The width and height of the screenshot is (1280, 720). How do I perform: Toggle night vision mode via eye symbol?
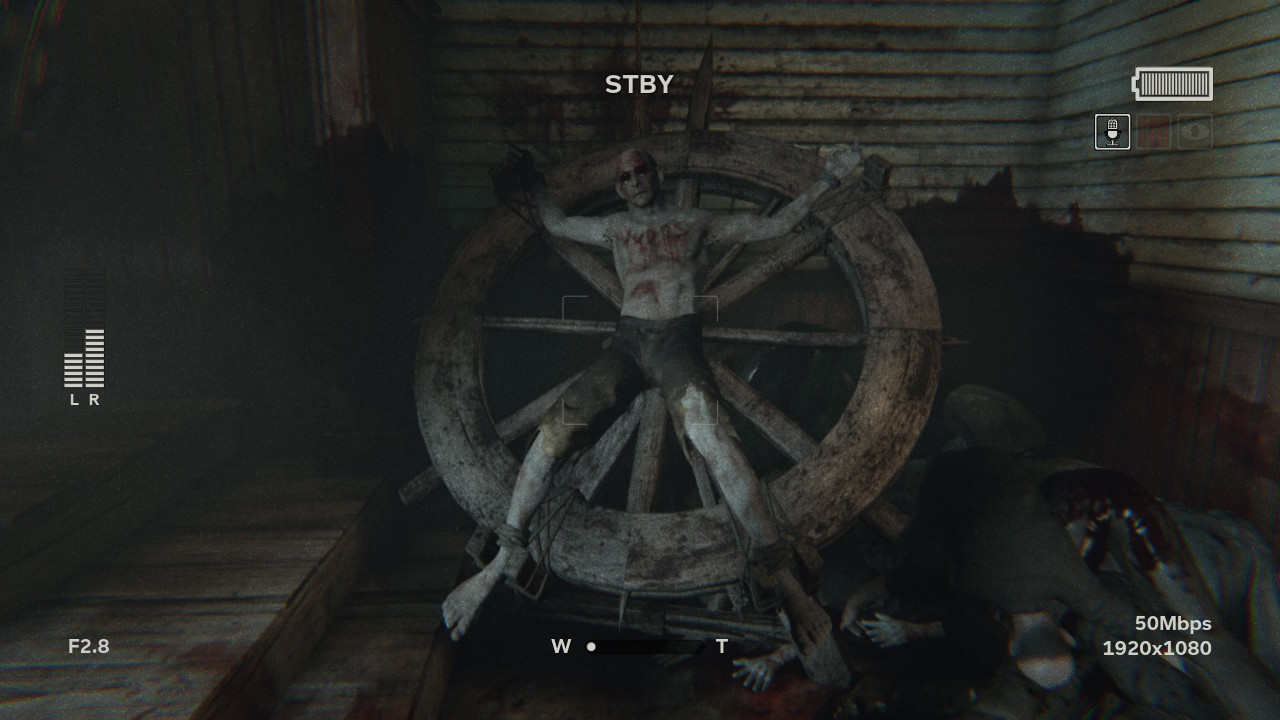pyautogui.click(x=1197, y=131)
